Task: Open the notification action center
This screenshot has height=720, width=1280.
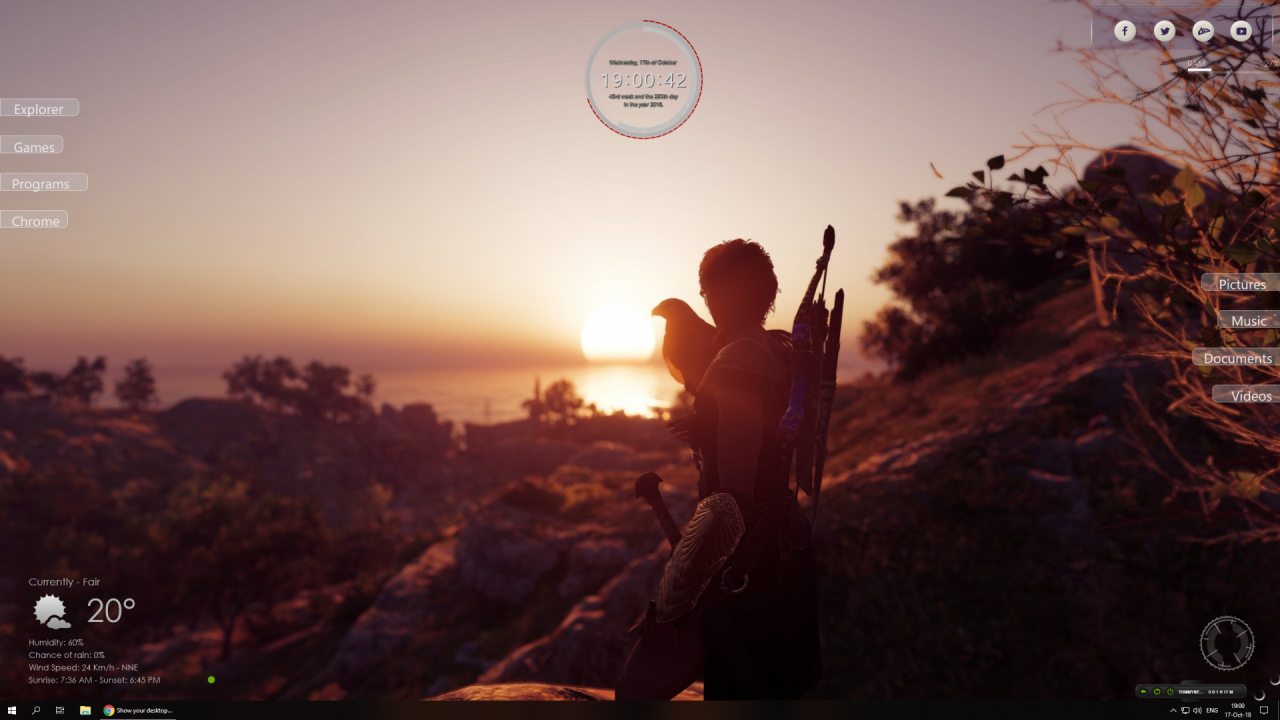Action: 1264,710
